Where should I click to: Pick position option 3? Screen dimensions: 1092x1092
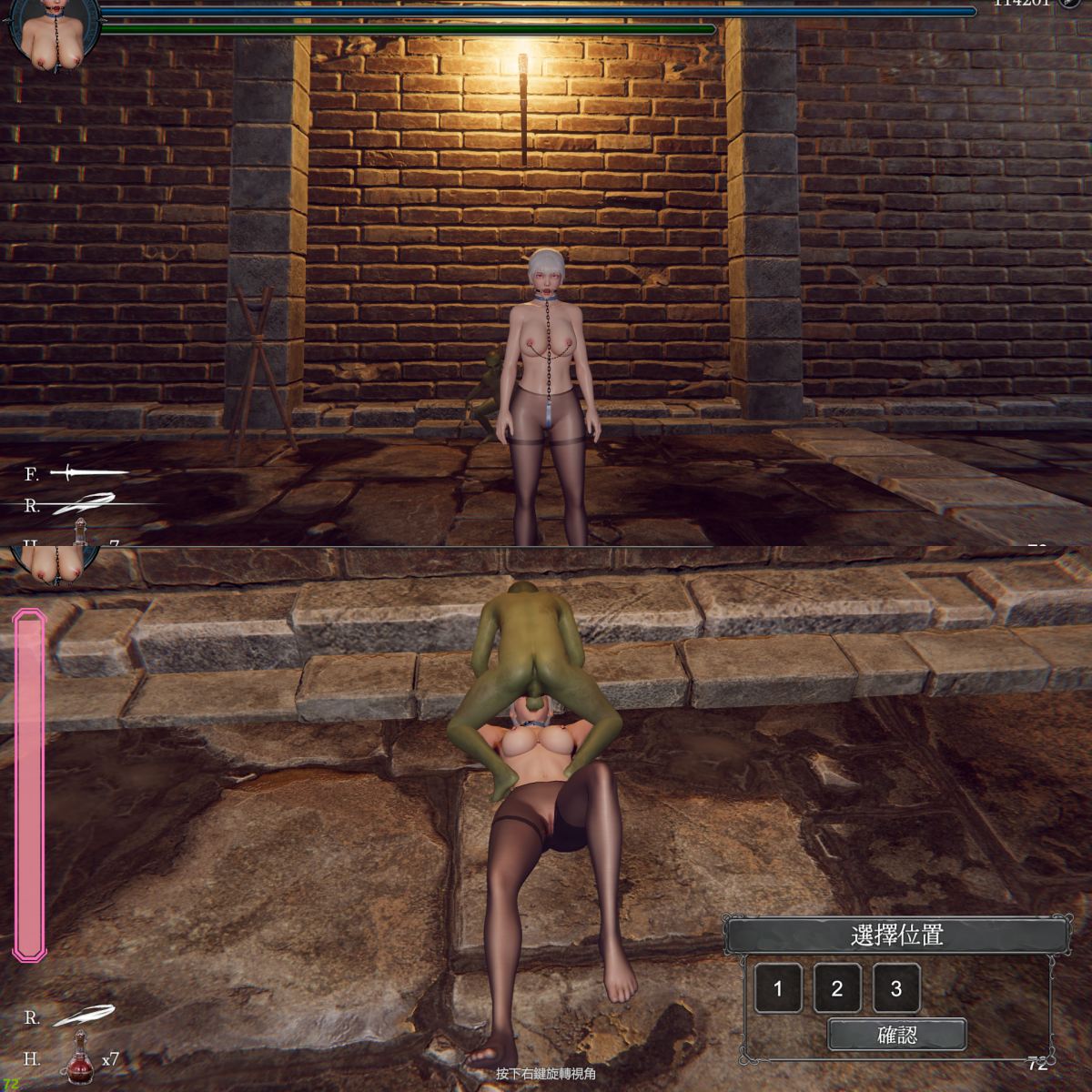[x=896, y=988]
